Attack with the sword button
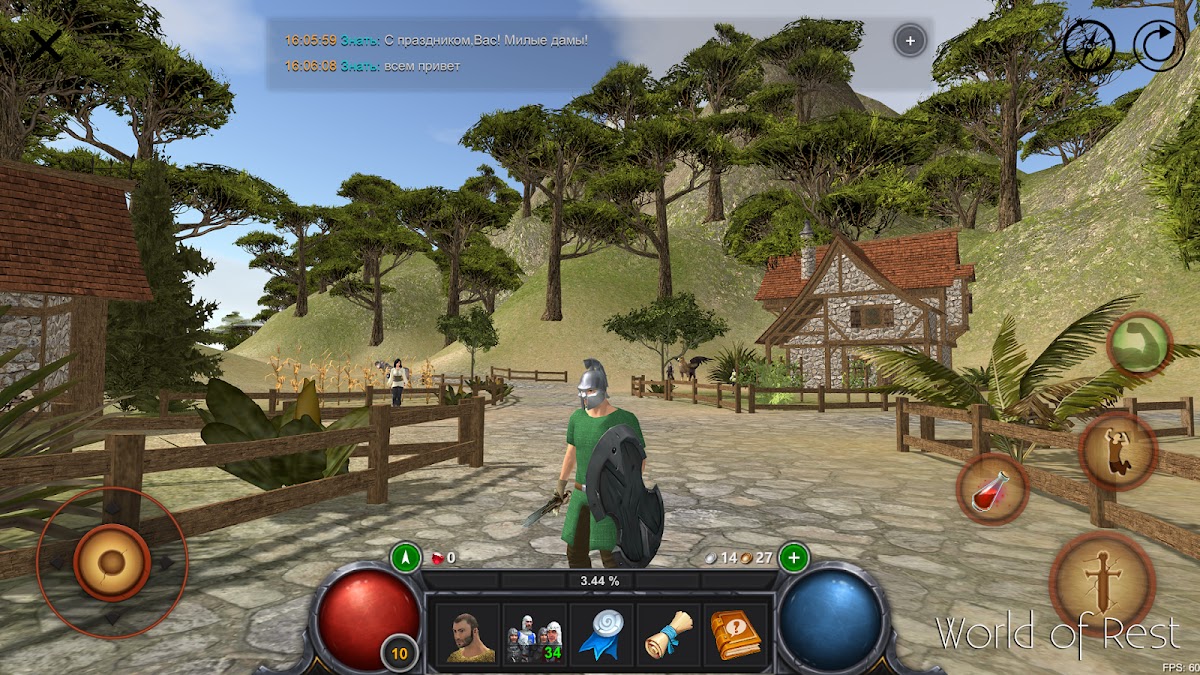Image resolution: width=1200 pixels, height=675 pixels. pyautogui.click(x=1102, y=584)
